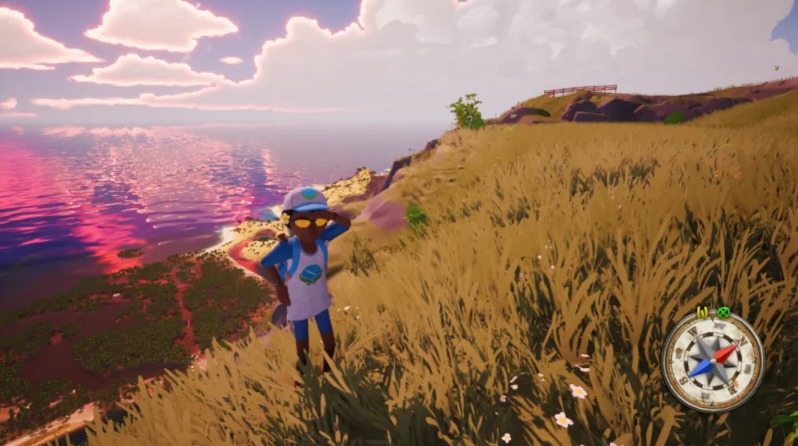Select the green X marker above the compass
Image resolution: width=798 pixels, height=446 pixels.
722,313
